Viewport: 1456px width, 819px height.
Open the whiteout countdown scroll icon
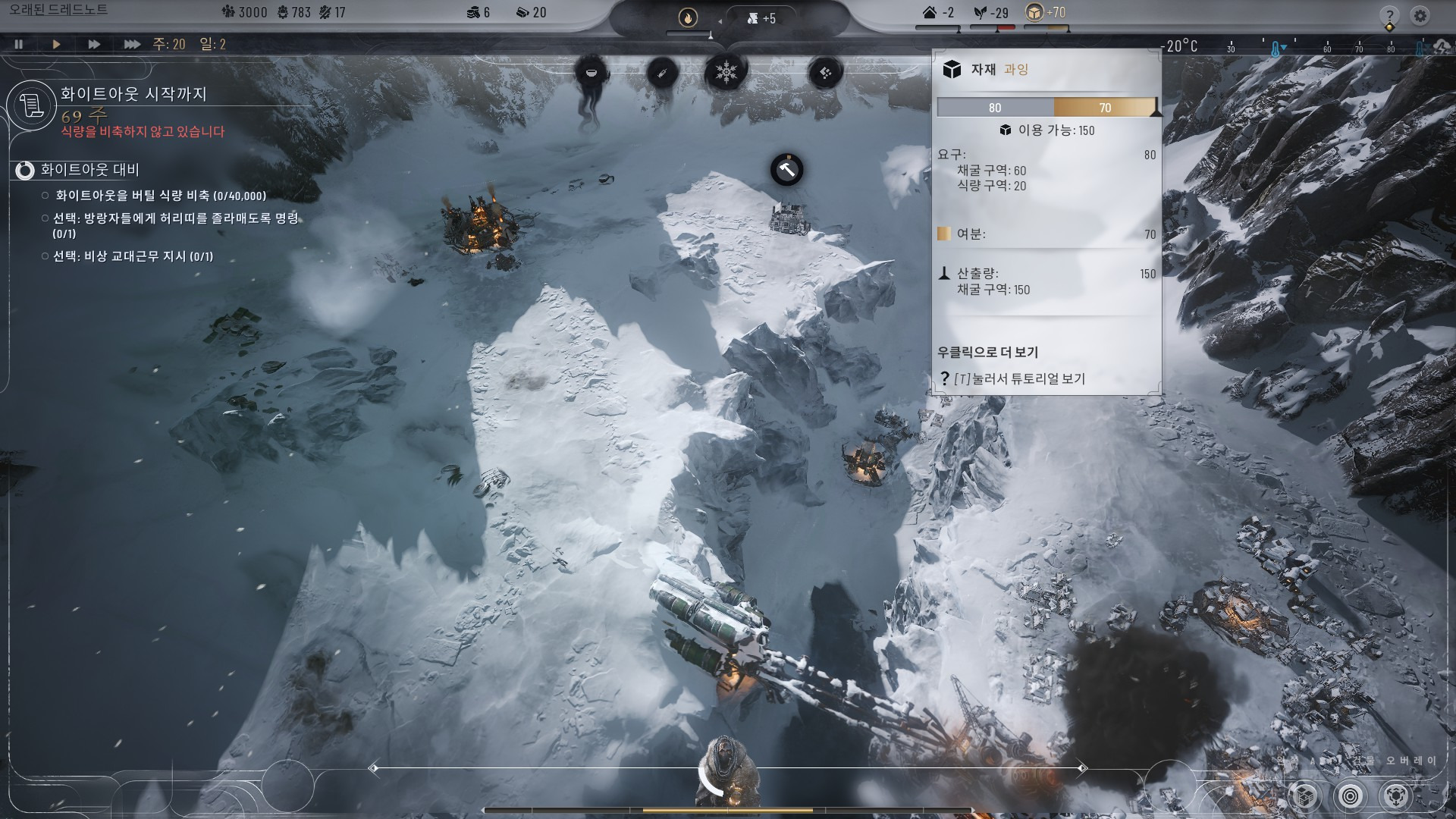(x=32, y=105)
